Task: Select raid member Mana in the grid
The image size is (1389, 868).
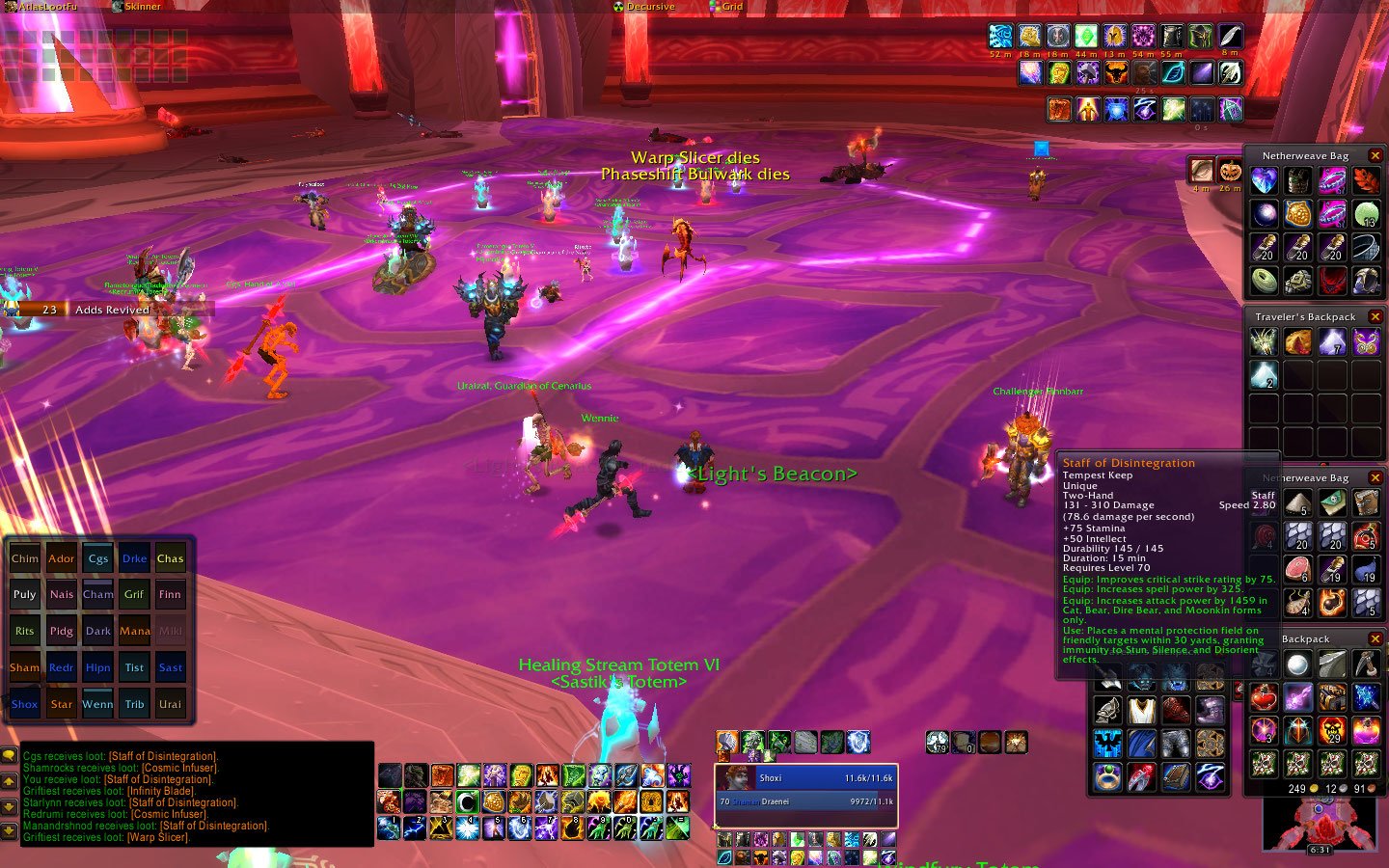Action: pyautogui.click(x=134, y=632)
